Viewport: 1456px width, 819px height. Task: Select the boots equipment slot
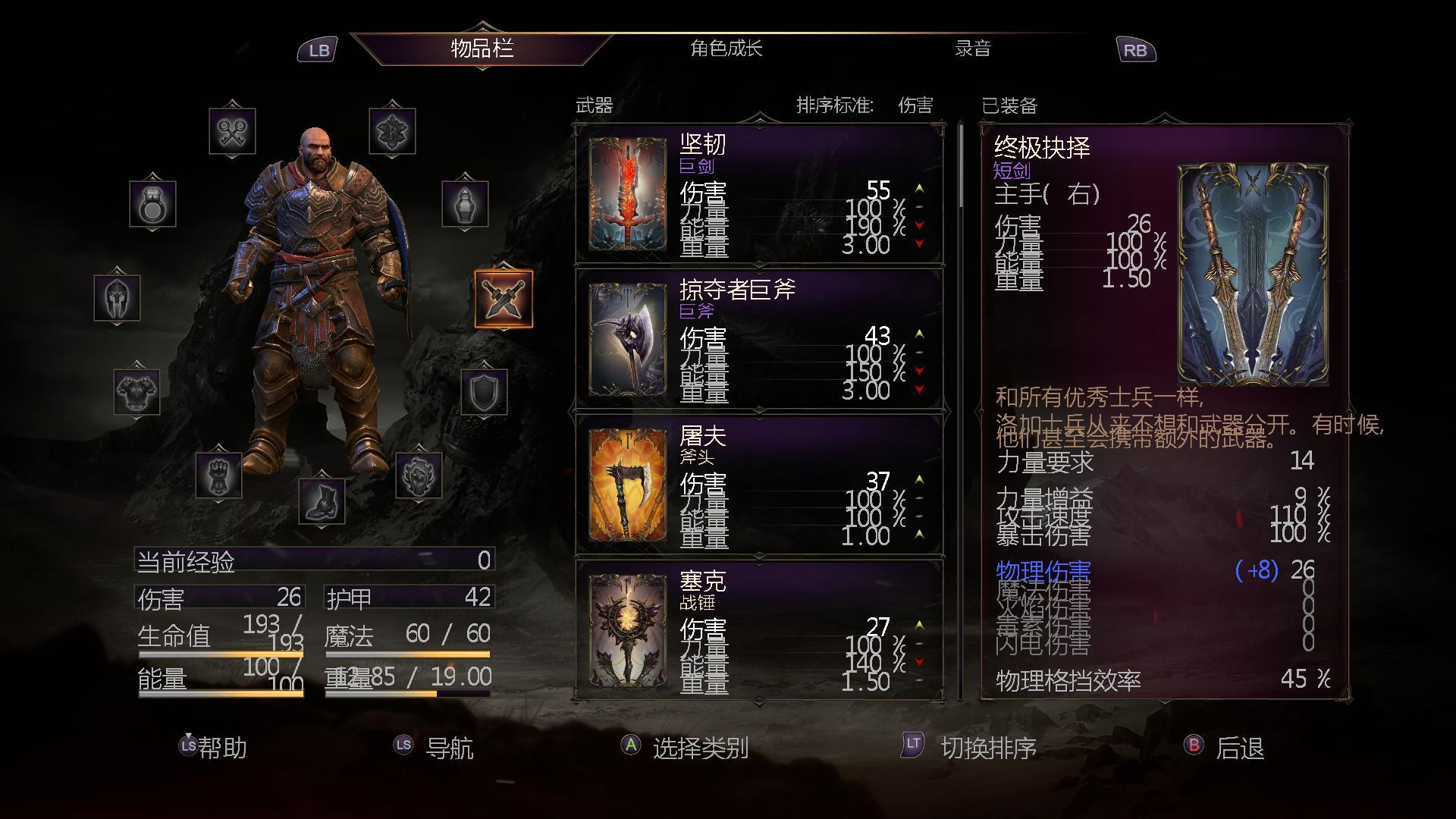pos(322,501)
